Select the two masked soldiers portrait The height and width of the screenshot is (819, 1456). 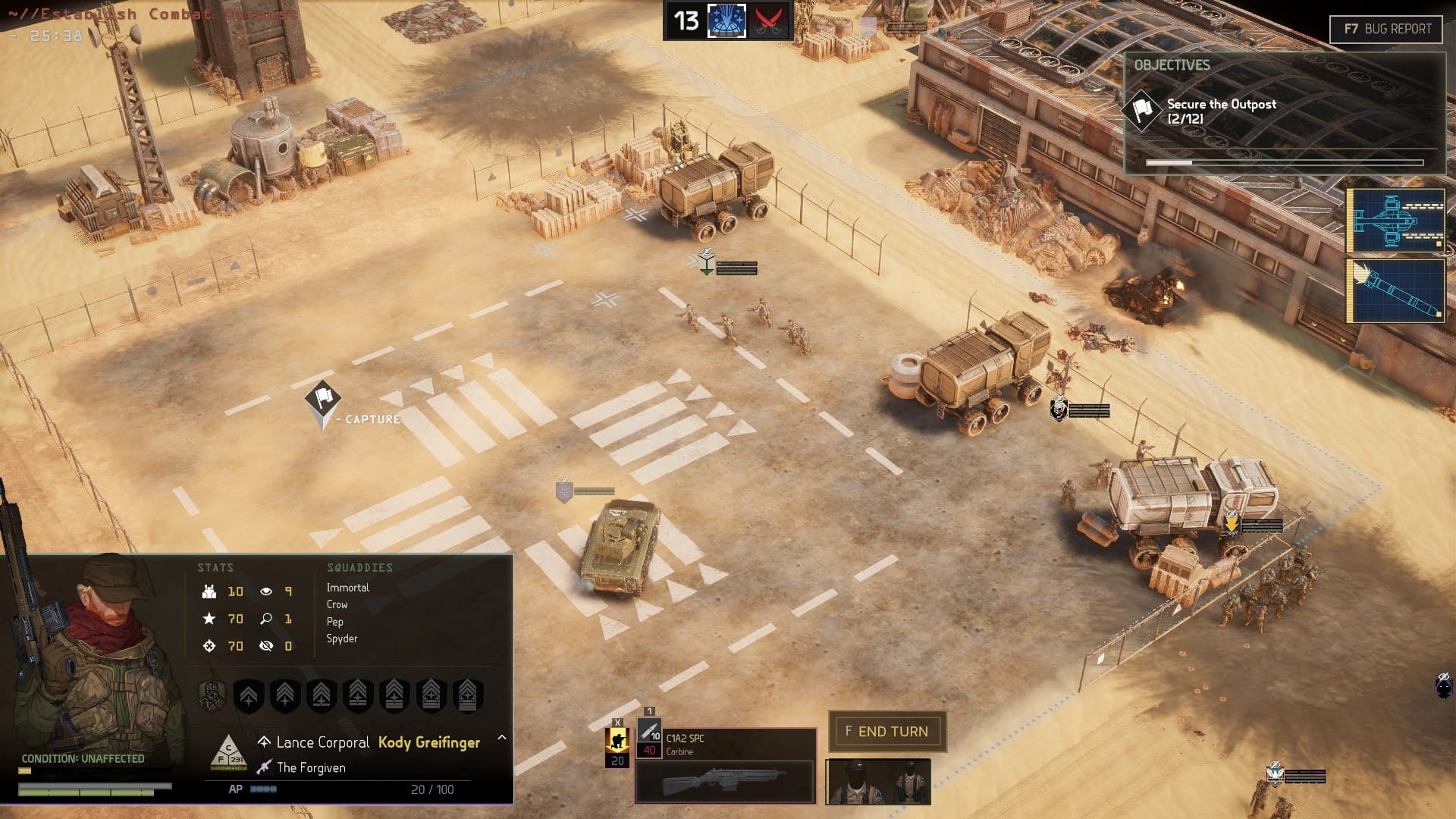878,781
